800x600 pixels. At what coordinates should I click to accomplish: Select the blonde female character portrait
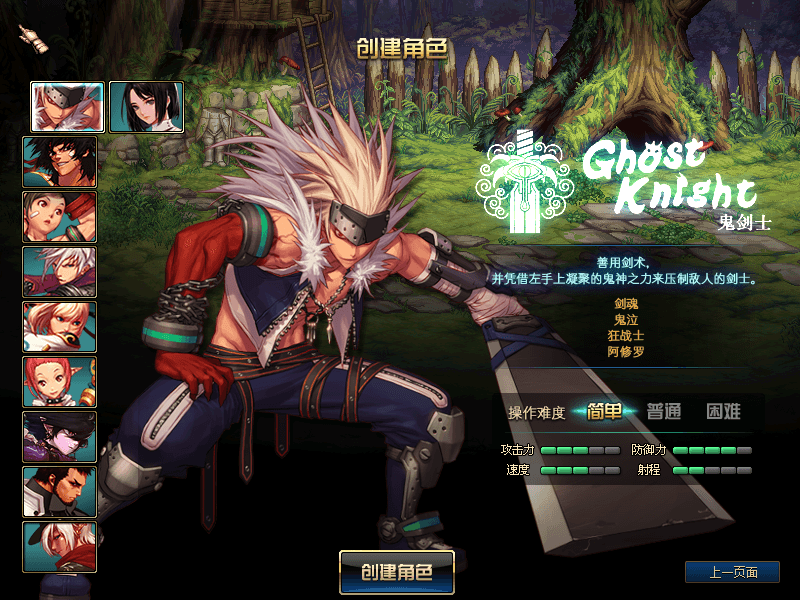coord(60,327)
